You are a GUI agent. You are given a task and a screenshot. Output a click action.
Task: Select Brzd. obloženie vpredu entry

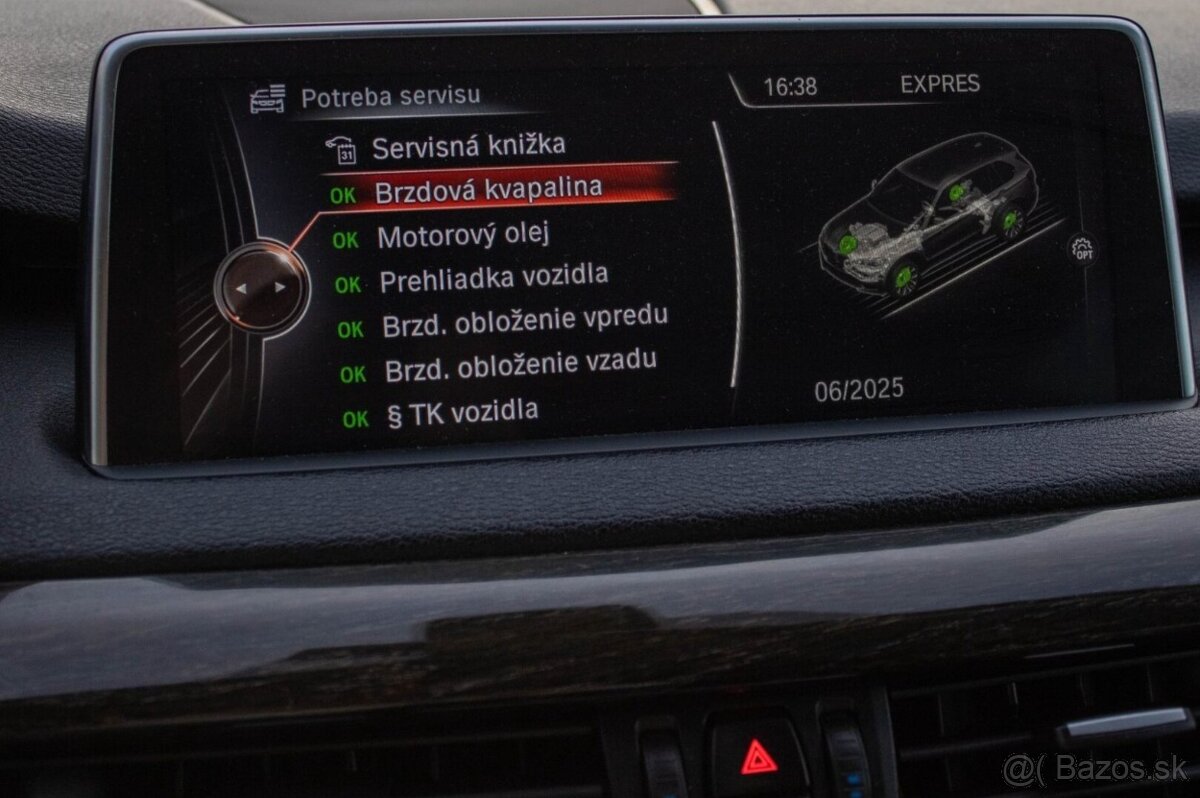click(x=524, y=322)
